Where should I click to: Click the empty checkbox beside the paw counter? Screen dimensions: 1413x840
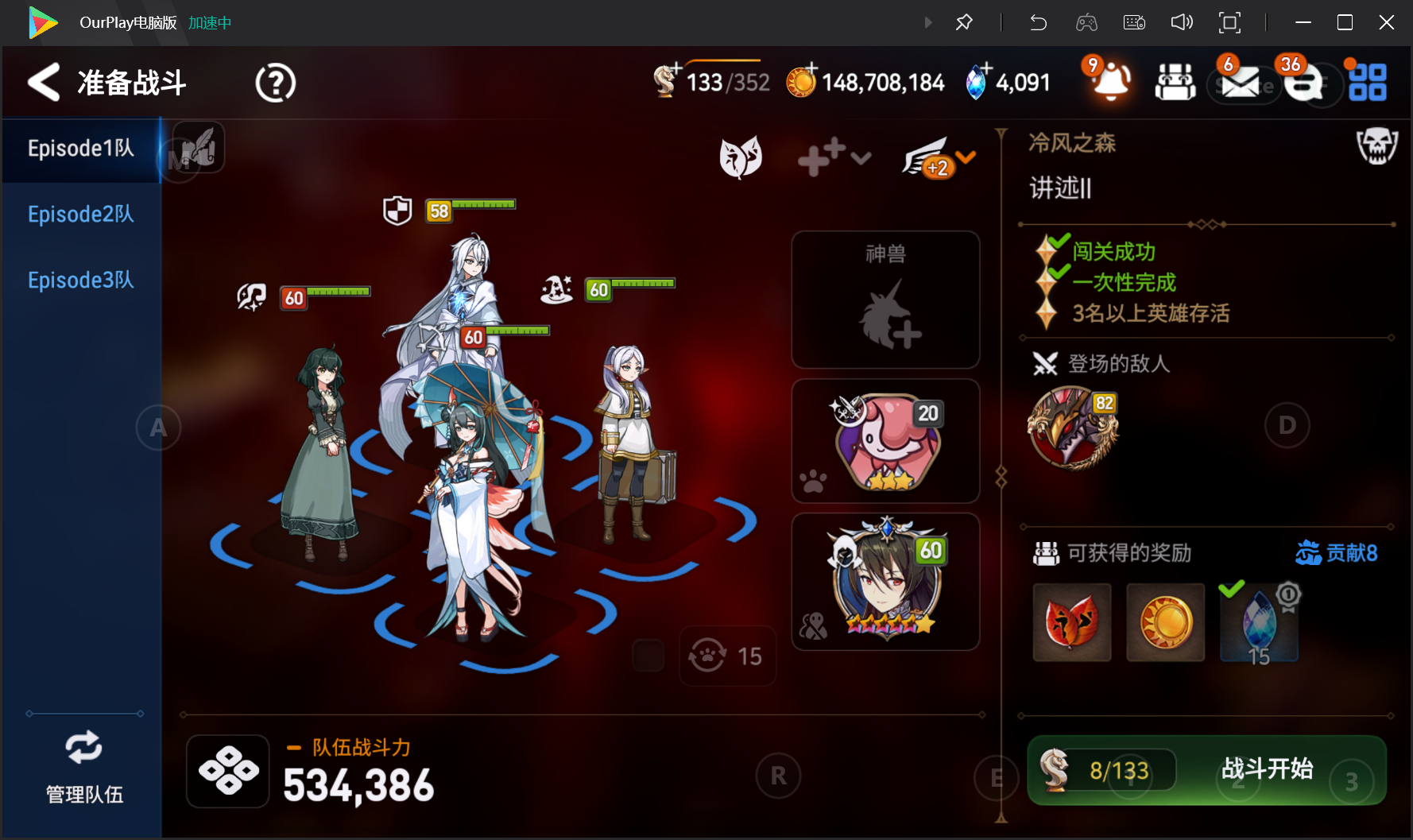click(x=648, y=655)
